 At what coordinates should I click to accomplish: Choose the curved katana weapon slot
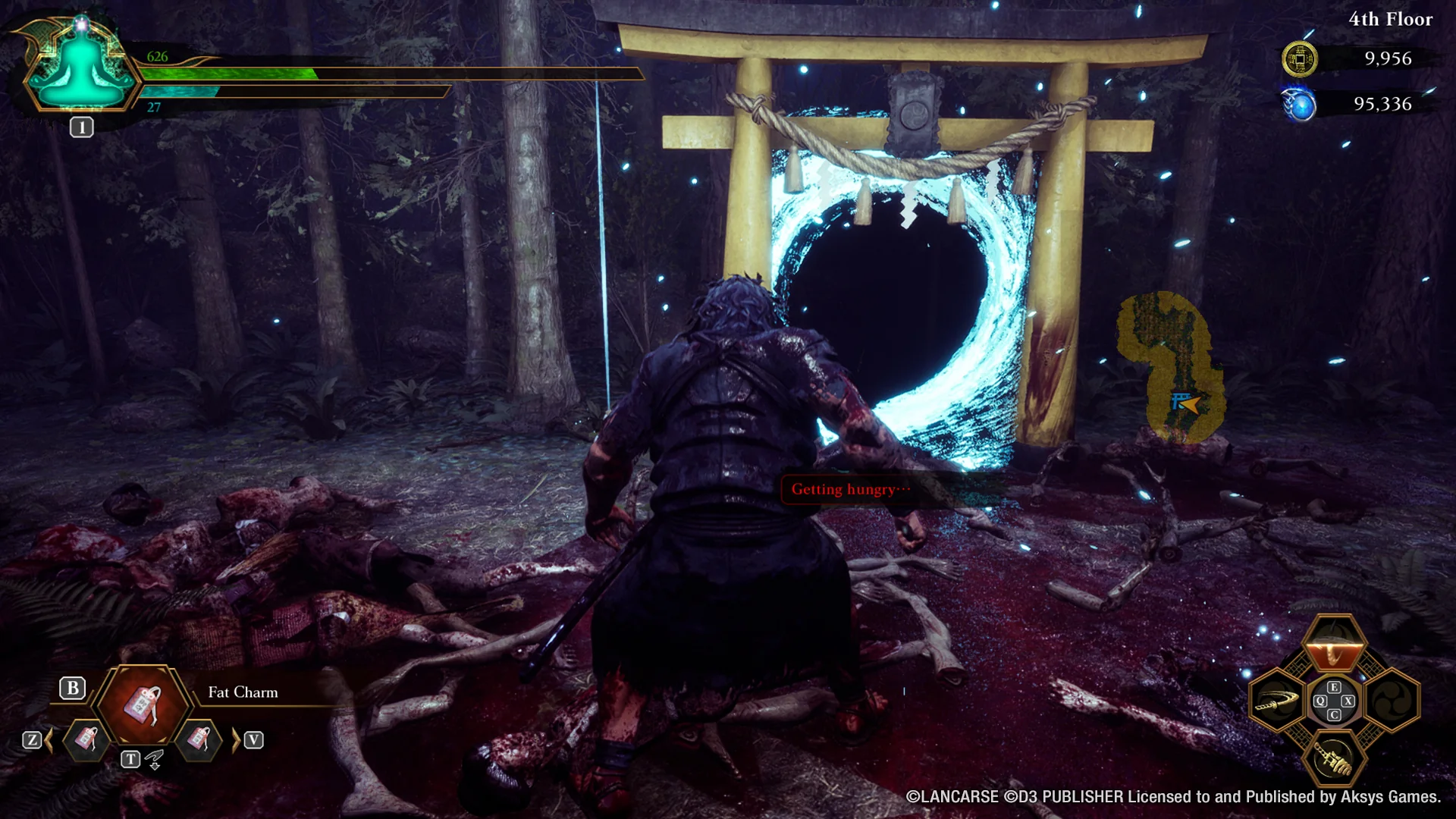(1277, 702)
